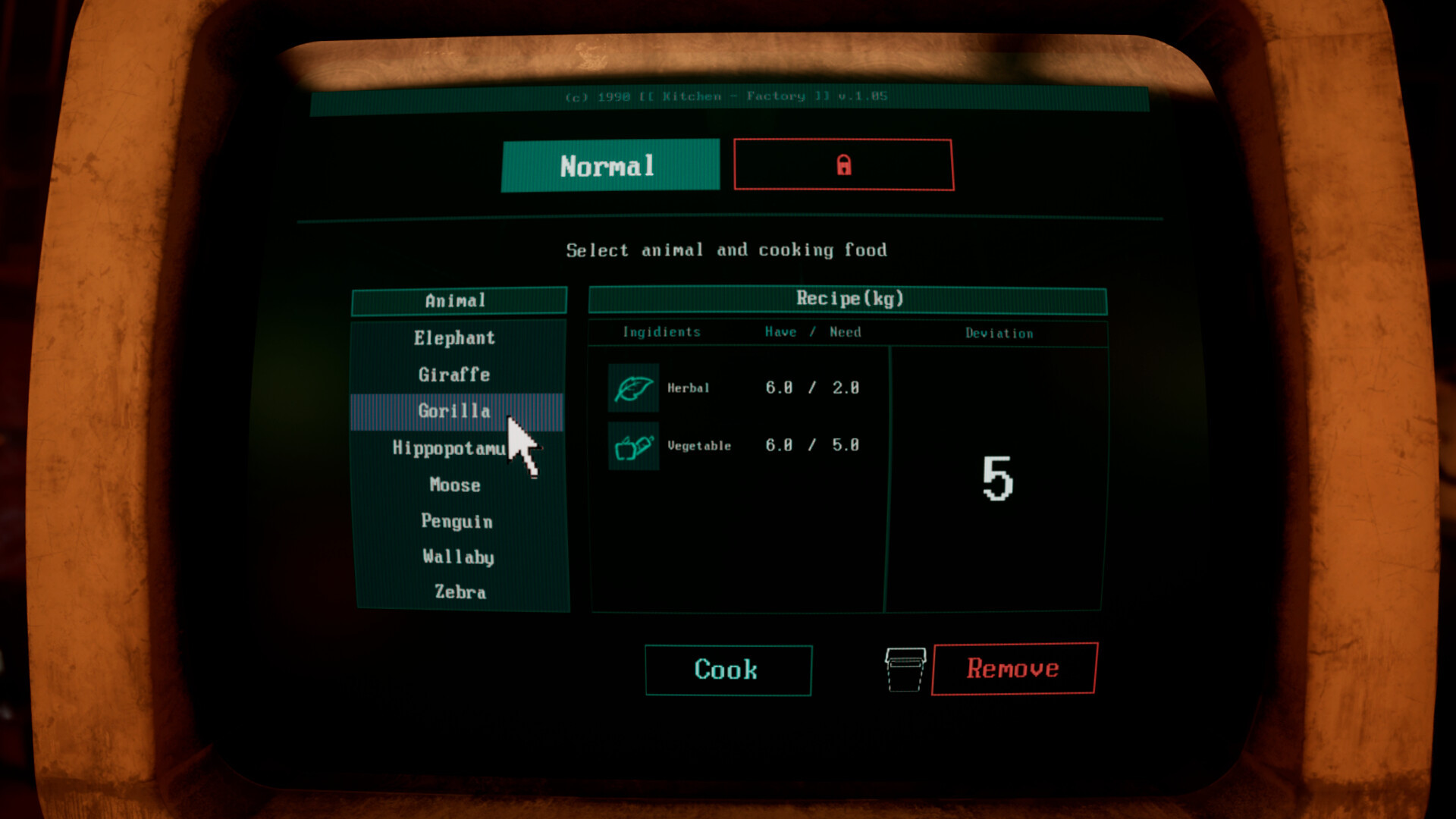The width and height of the screenshot is (1456, 819).
Task: Cook the selected recipe
Action: pyautogui.click(x=728, y=670)
